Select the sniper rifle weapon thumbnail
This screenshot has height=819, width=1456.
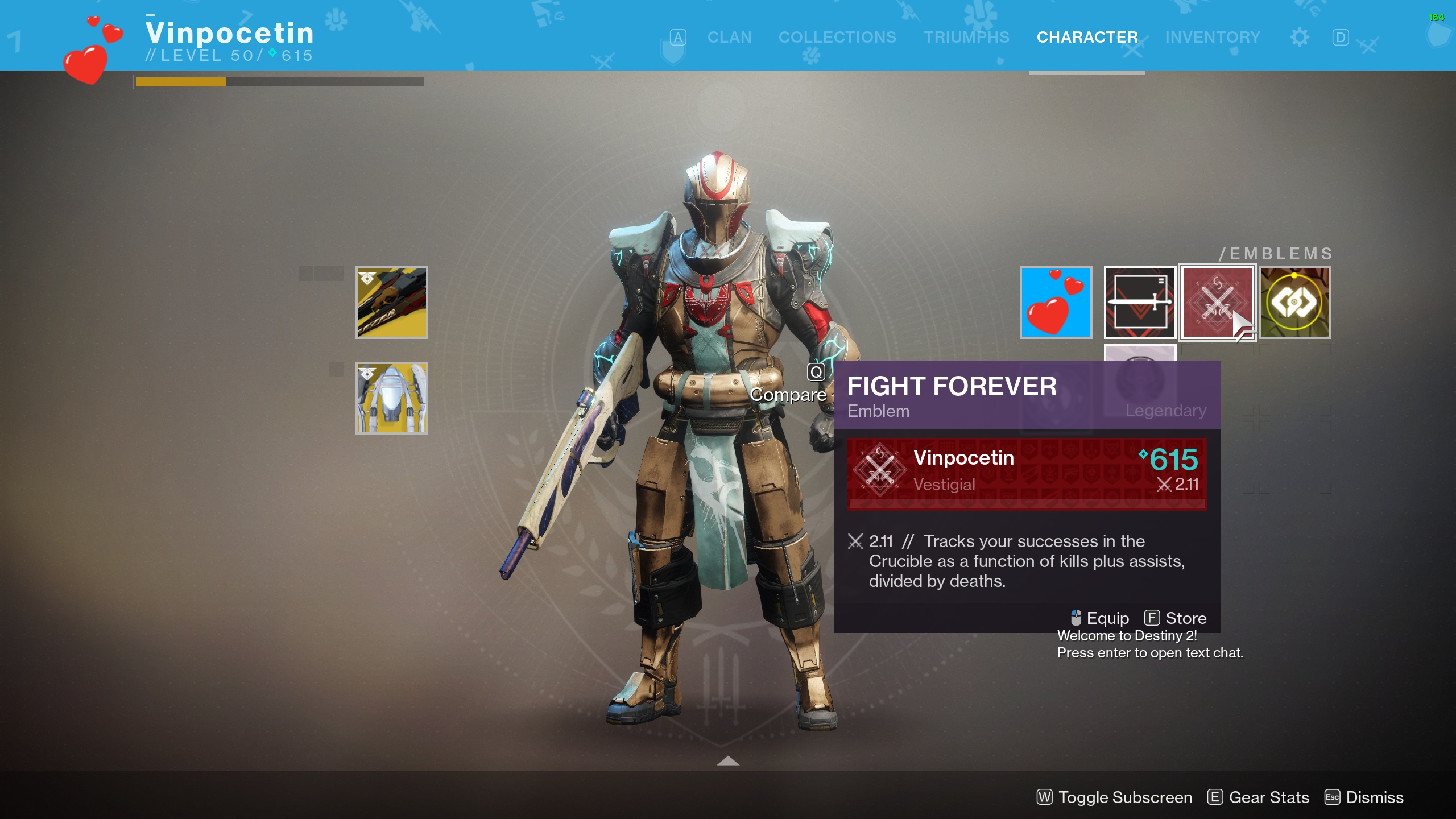point(392,302)
